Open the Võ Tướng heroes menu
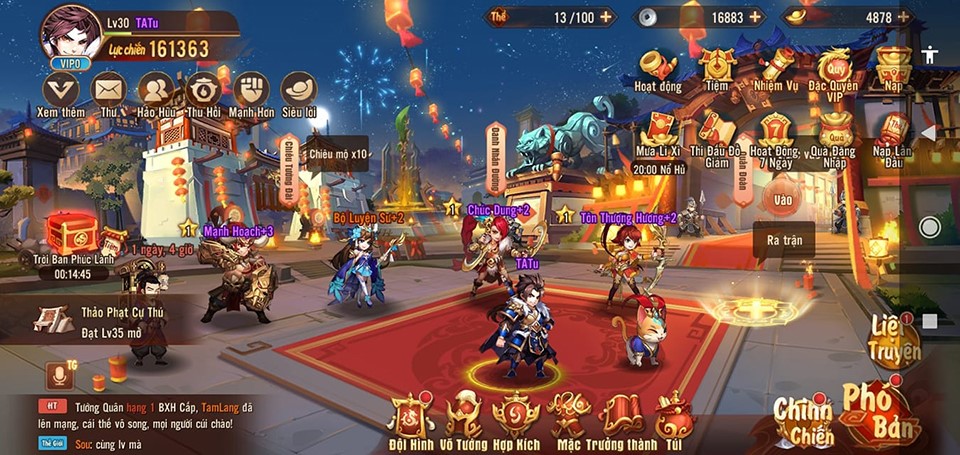Image resolution: width=960 pixels, height=455 pixels. click(463, 418)
